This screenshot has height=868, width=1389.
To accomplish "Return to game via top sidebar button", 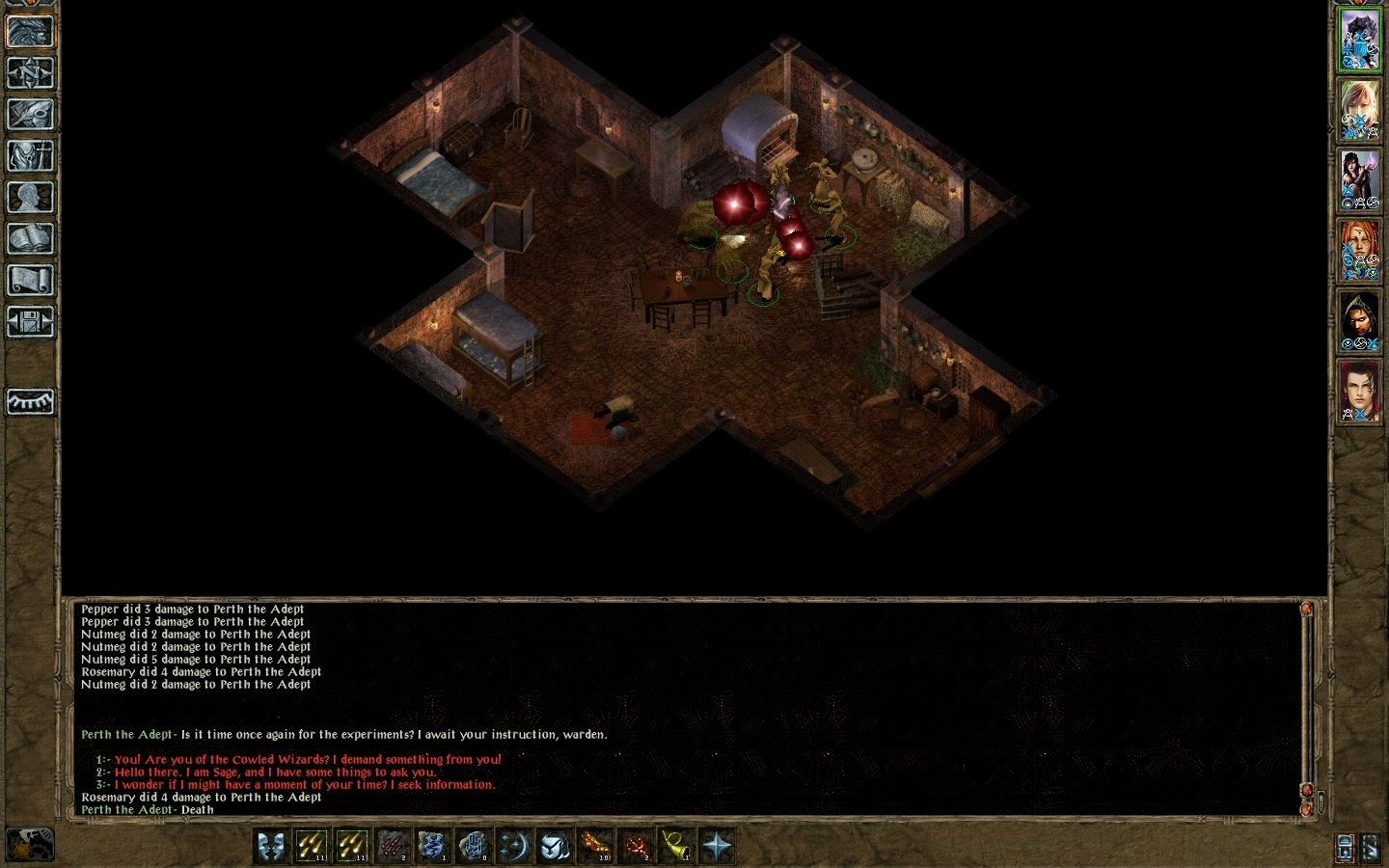I will 30,31.
